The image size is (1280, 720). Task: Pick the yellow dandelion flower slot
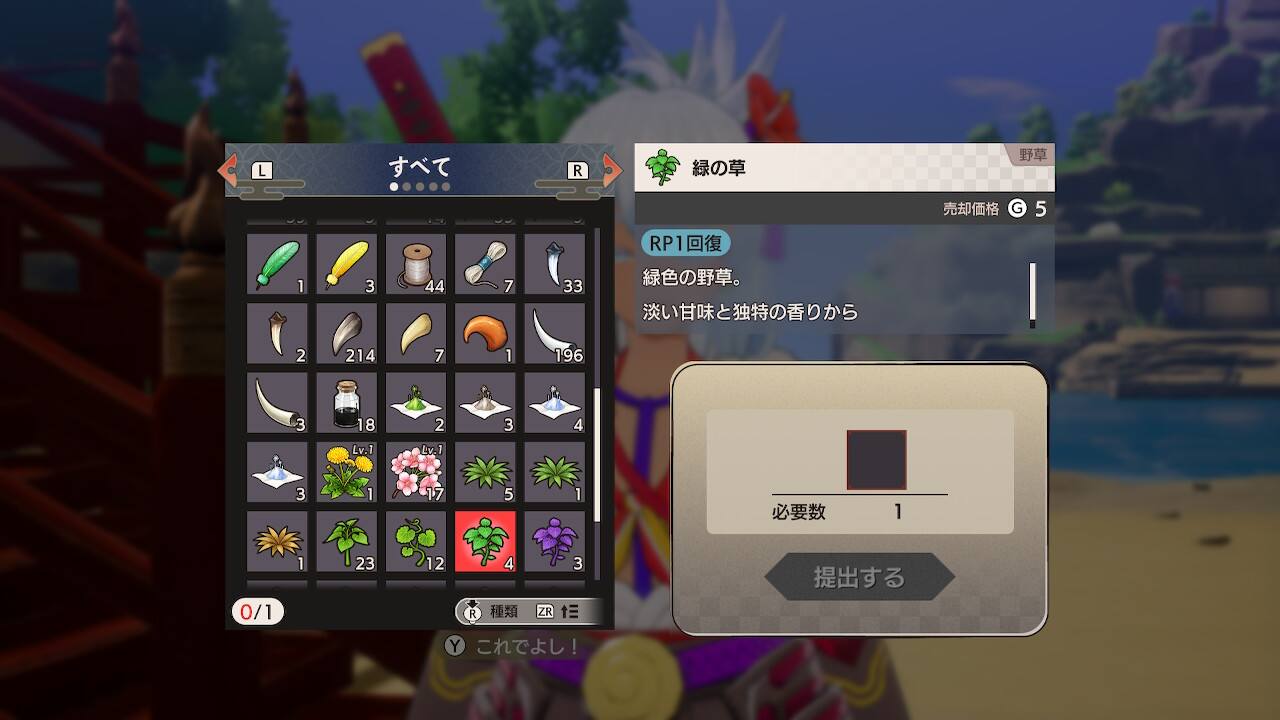tap(347, 471)
